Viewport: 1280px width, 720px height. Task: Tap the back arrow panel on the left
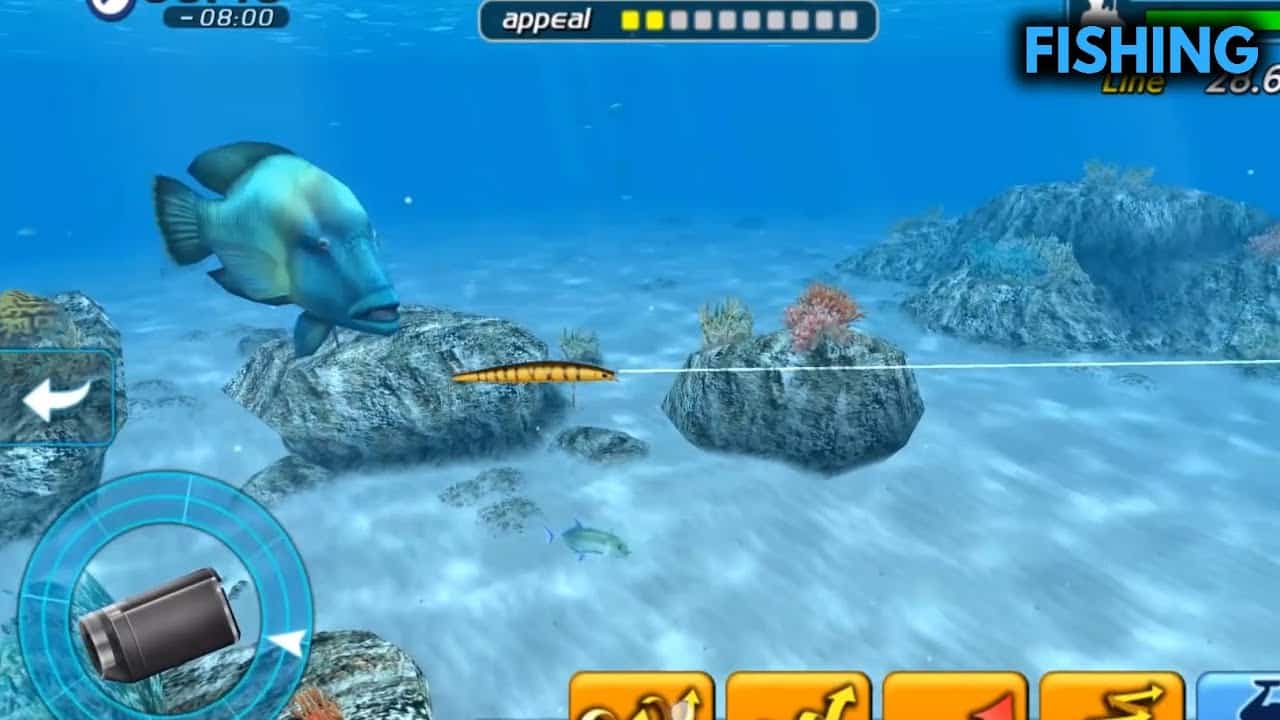pos(55,398)
